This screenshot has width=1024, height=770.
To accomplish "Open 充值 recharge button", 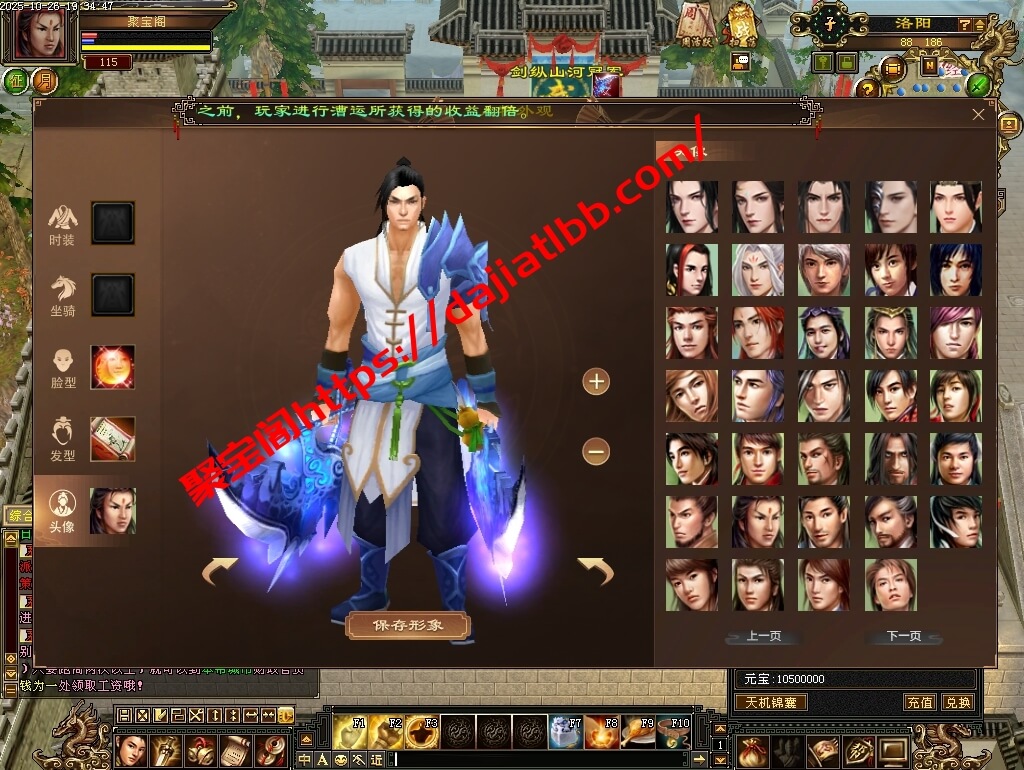I will coord(919,702).
